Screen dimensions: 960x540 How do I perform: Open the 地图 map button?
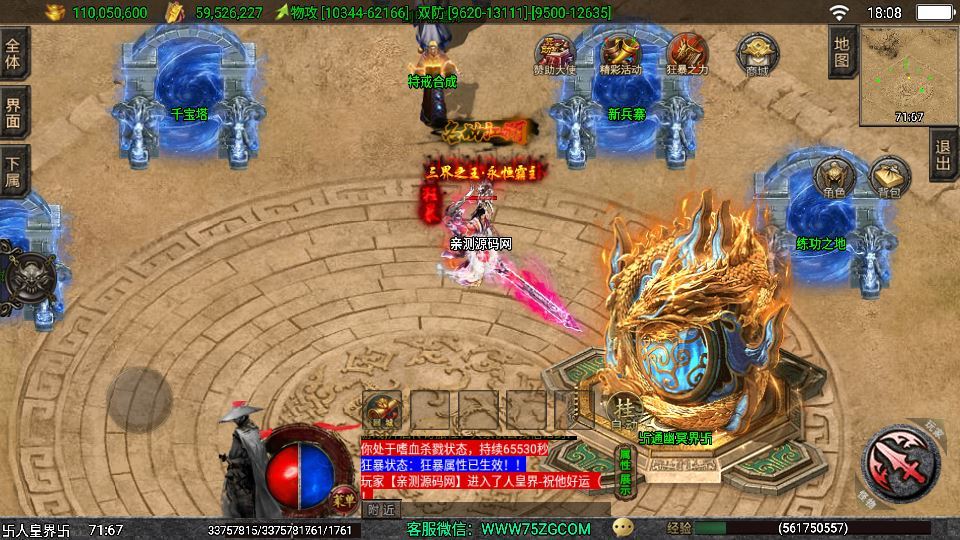pyautogui.click(x=842, y=52)
